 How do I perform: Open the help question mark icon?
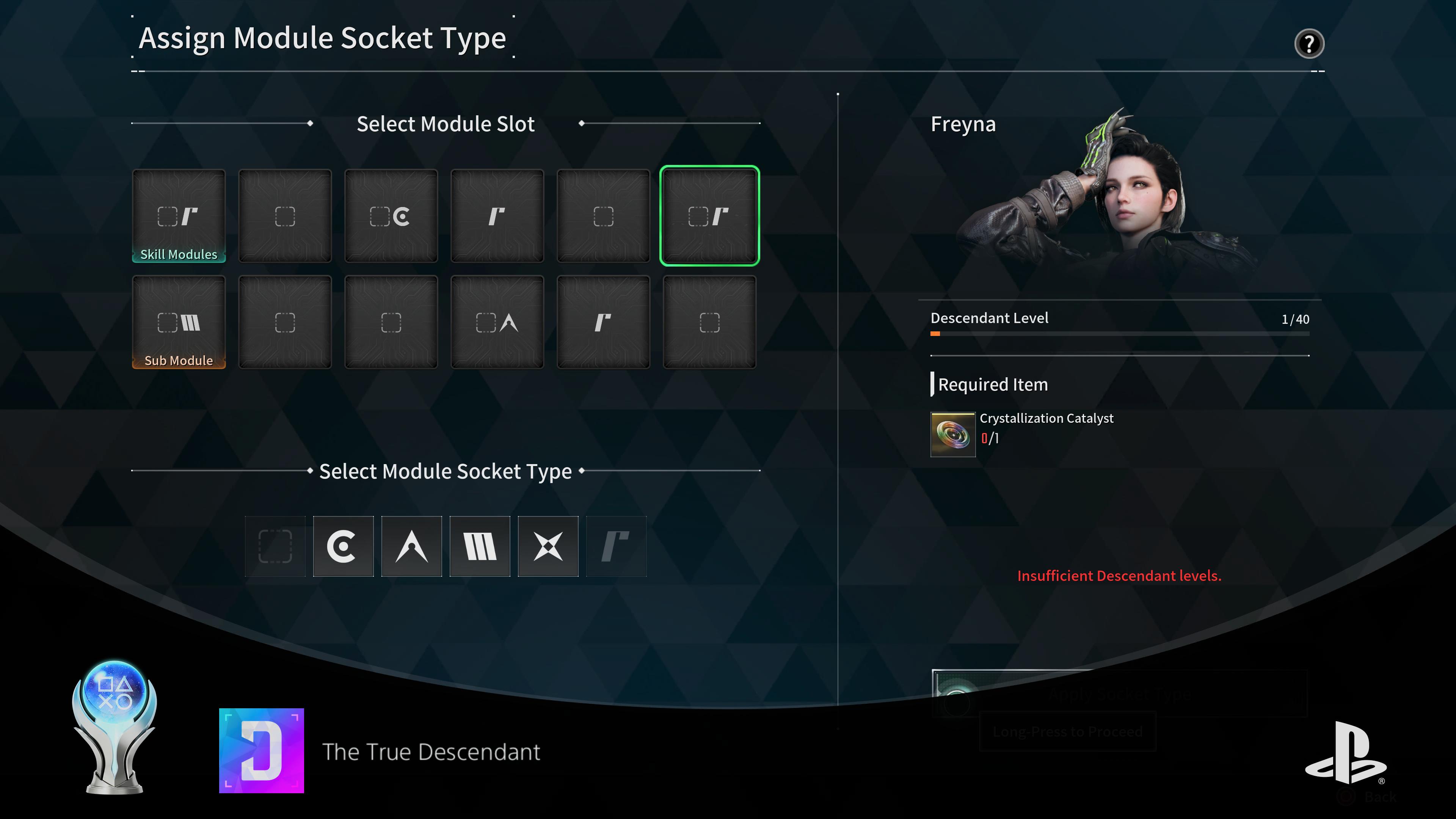[x=1310, y=44]
